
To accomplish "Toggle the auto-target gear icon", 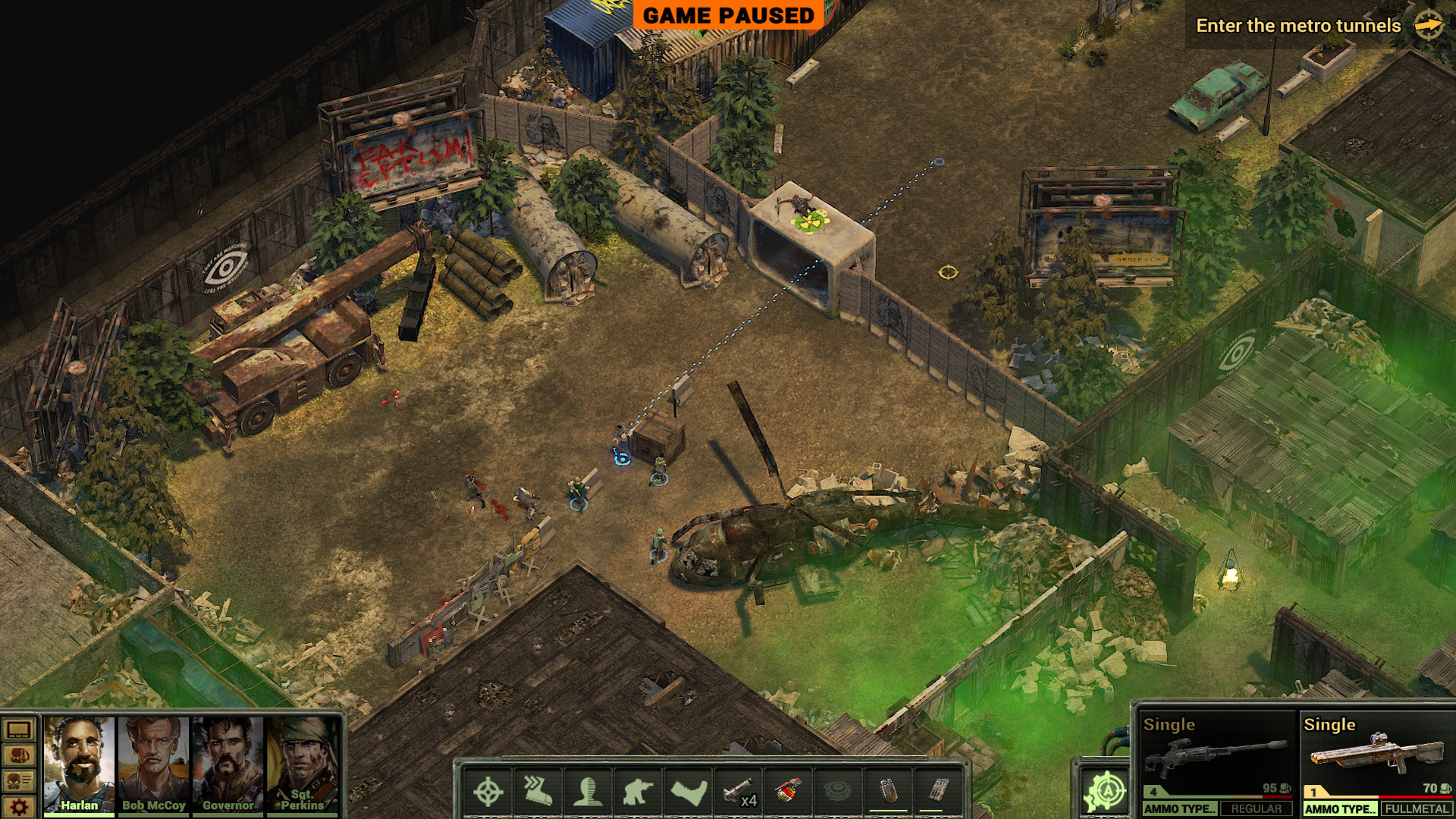I will tap(1106, 791).
